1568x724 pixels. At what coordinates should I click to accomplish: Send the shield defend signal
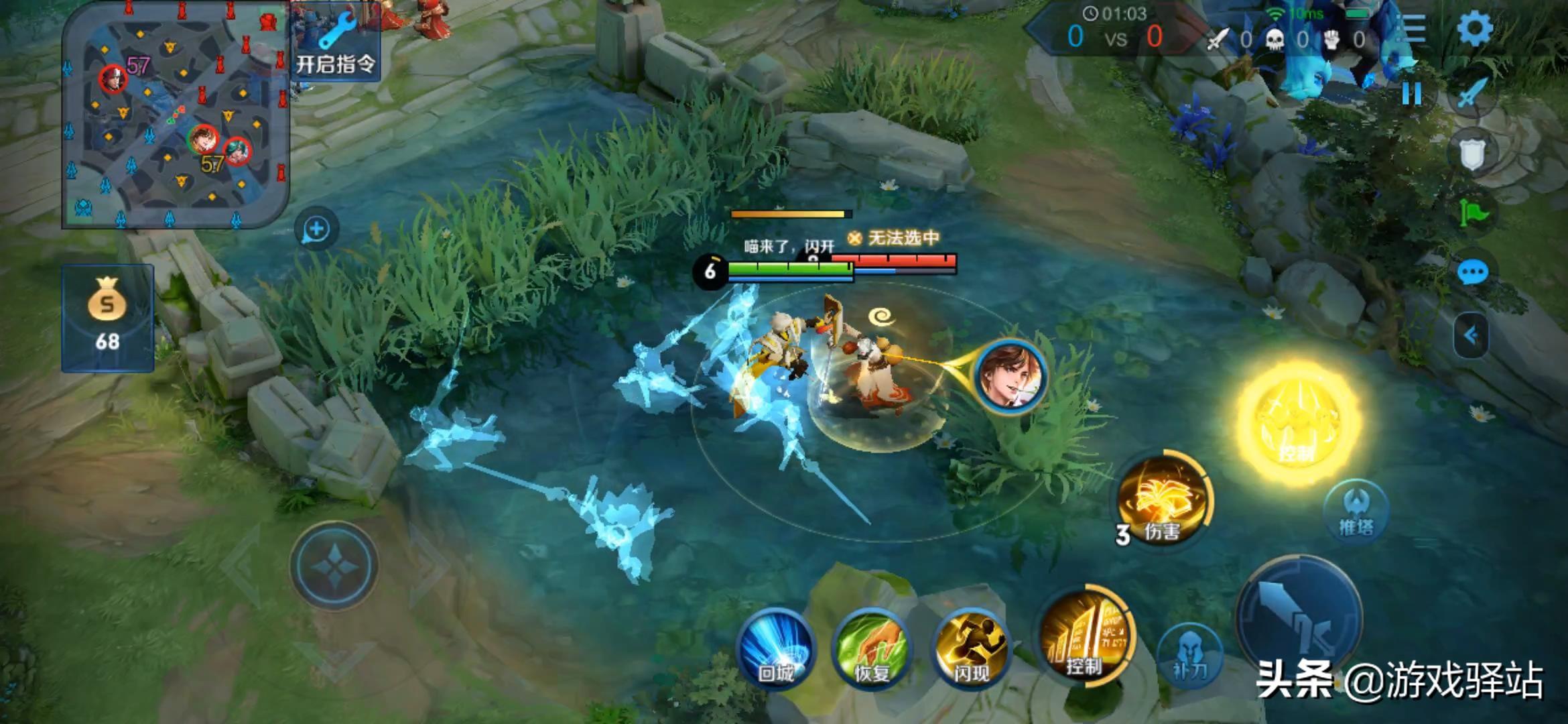click(1472, 155)
